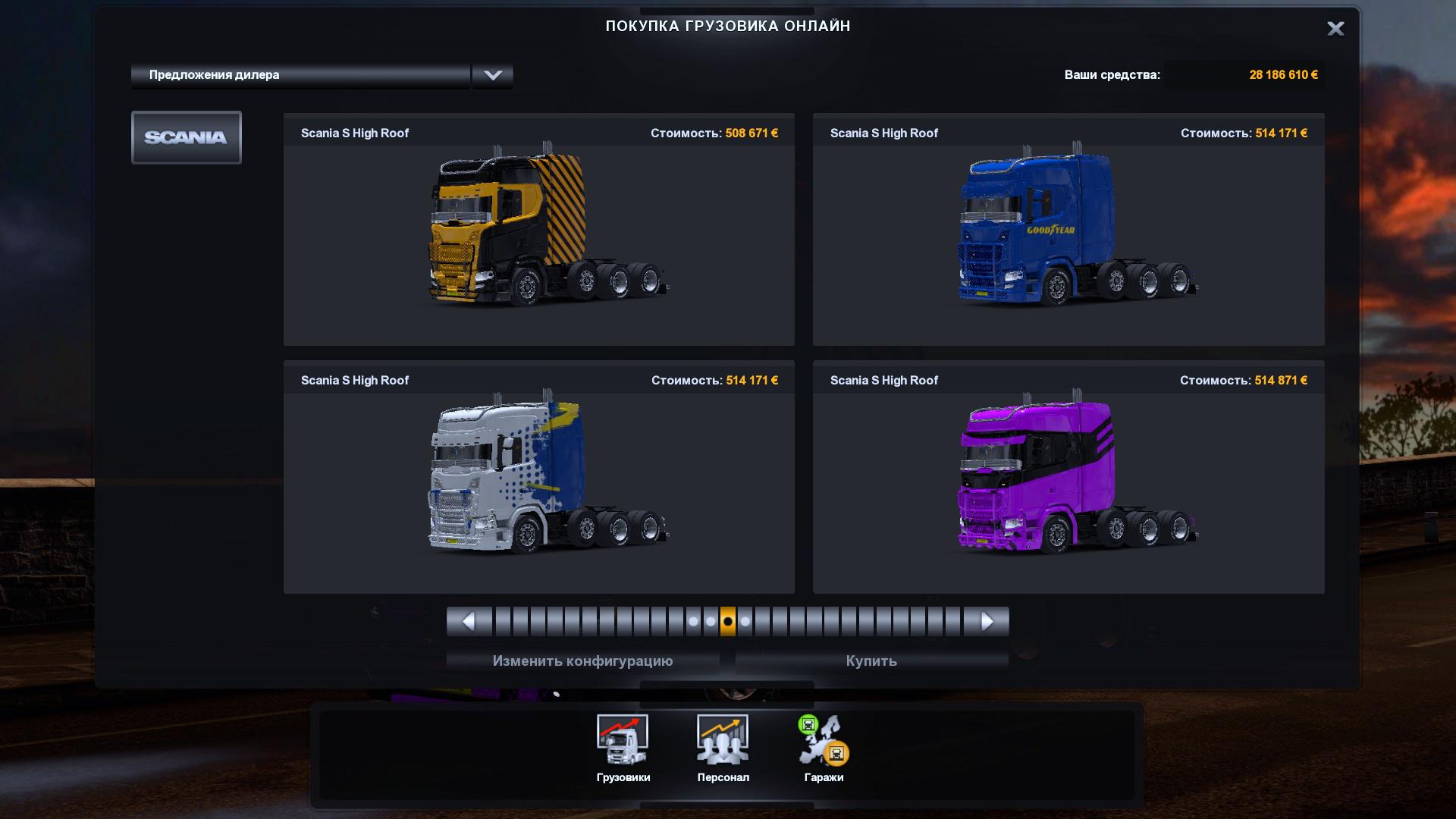Screen dimensions: 1456x819
Task: Pick the white and blue Scania offer
Action: (538, 477)
